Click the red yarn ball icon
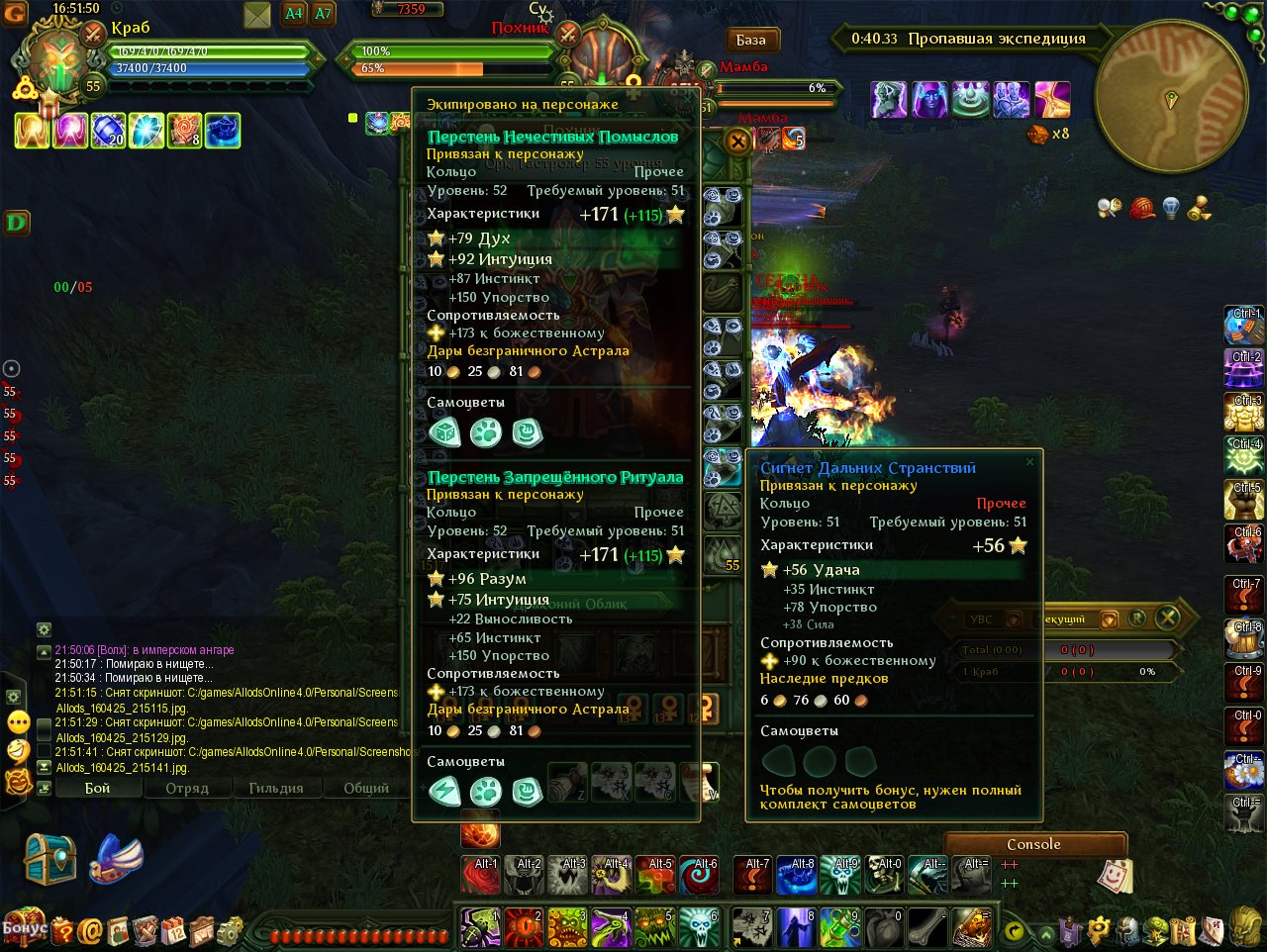 [1141, 208]
